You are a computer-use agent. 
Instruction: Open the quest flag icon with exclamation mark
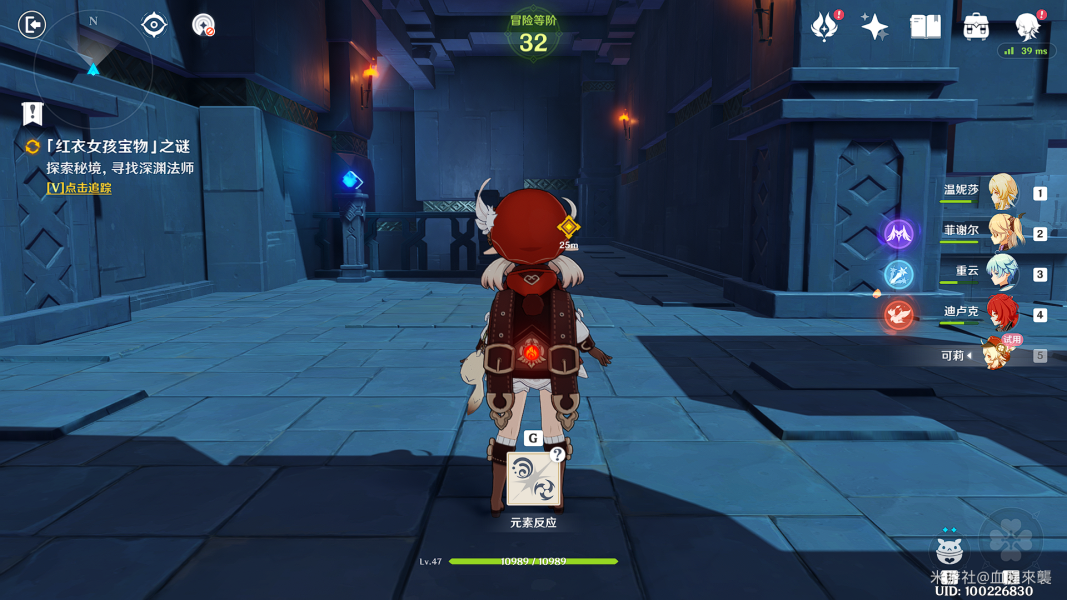(x=33, y=113)
